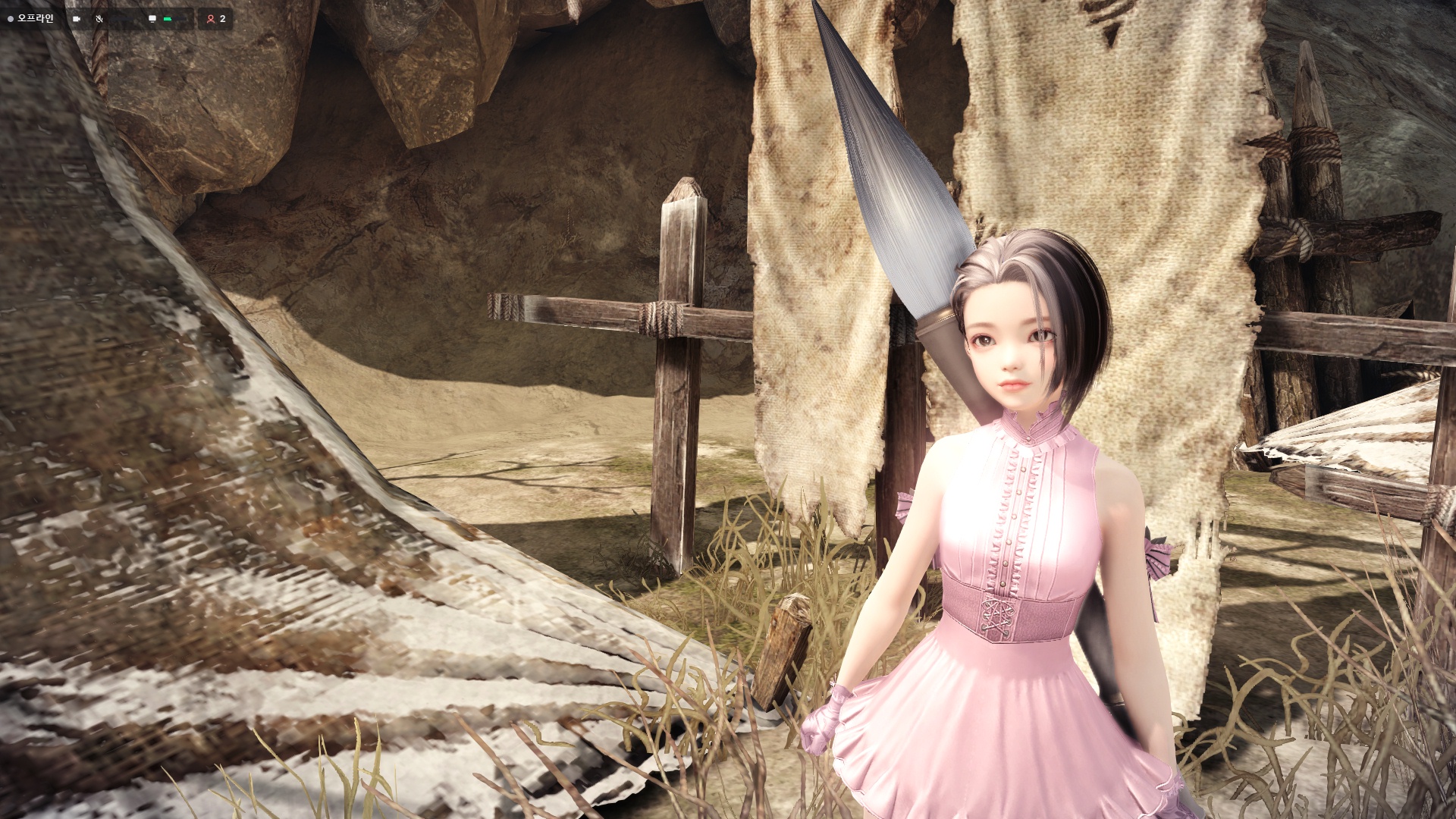Click the offline status indicator
The height and width of the screenshot is (819, 1456).
point(31,18)
